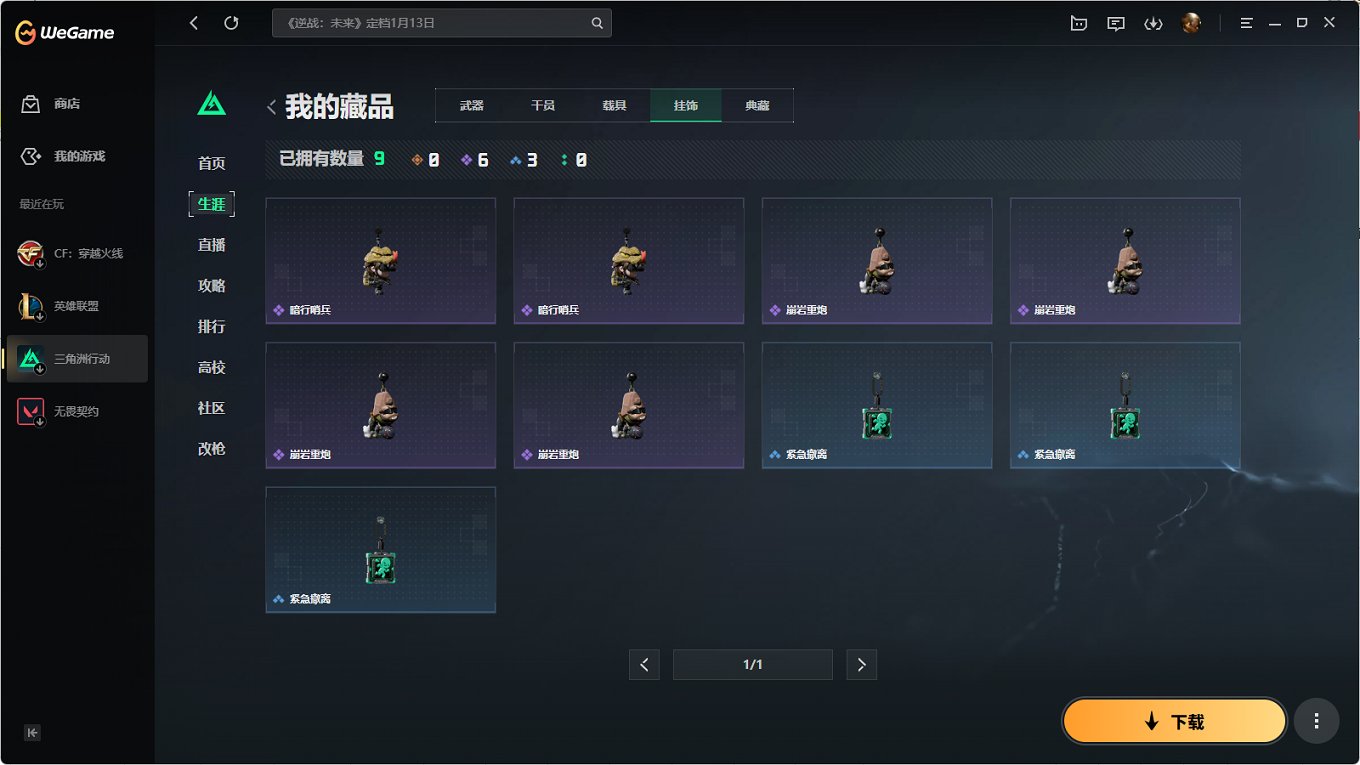Switch to the 典藏 tab
The image size is (1360, 765).
757,105
